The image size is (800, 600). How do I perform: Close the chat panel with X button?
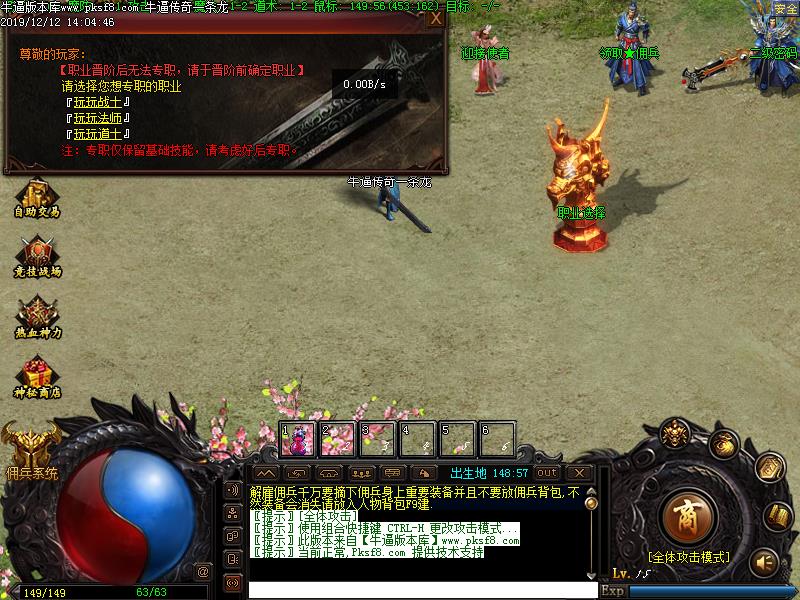tap(579, 472)
